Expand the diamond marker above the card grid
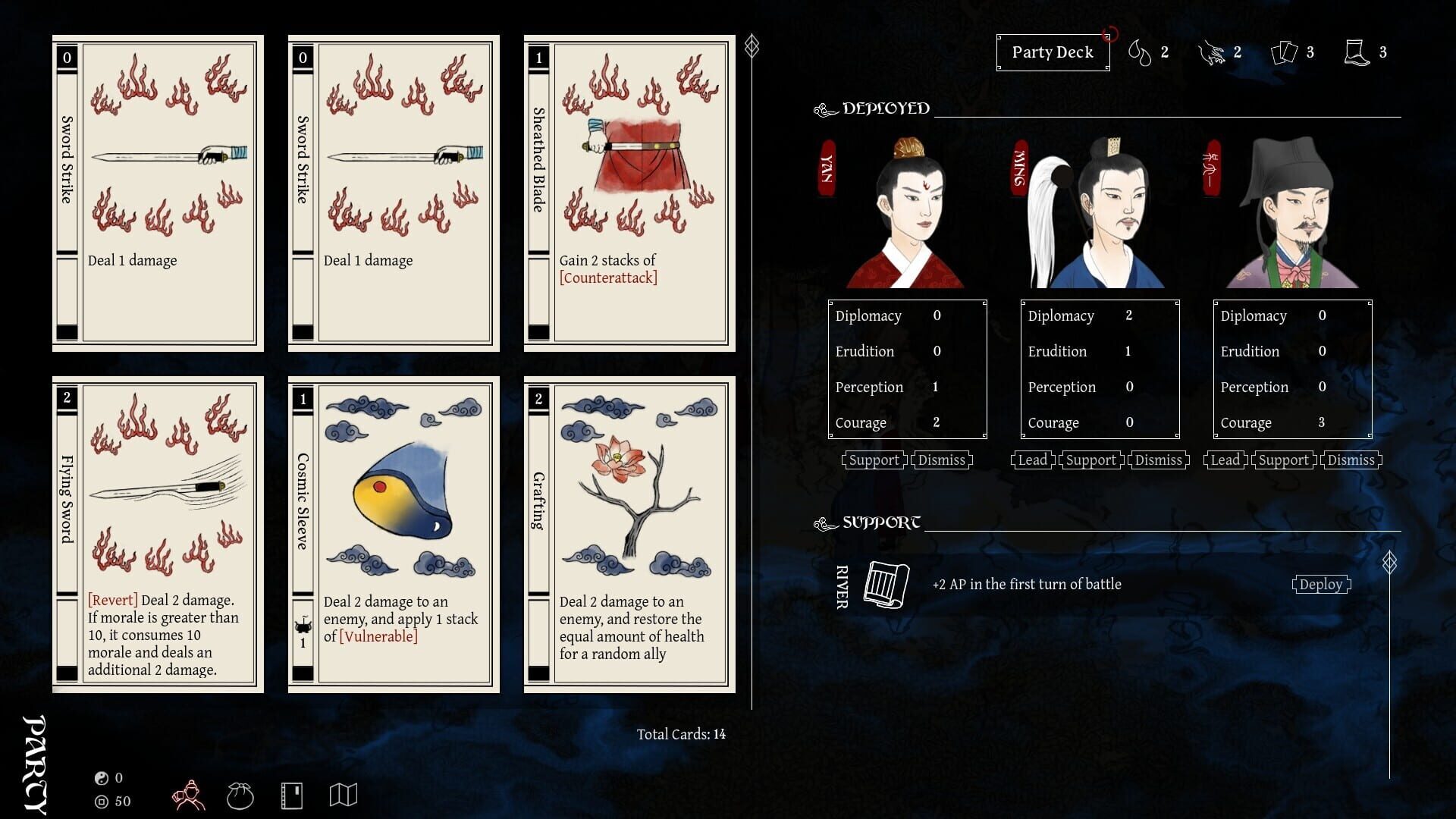Viewport: 1456px width, 819px height. (751, 45)
